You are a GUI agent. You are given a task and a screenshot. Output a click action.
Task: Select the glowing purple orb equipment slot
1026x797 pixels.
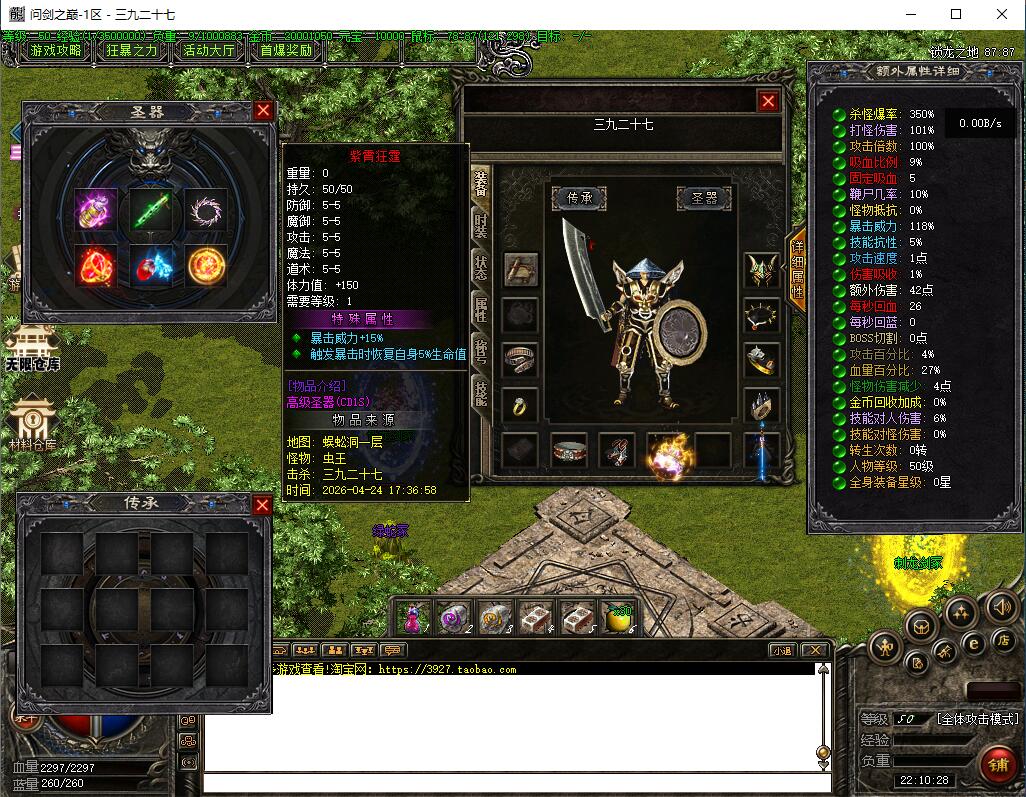click(665, 452)
